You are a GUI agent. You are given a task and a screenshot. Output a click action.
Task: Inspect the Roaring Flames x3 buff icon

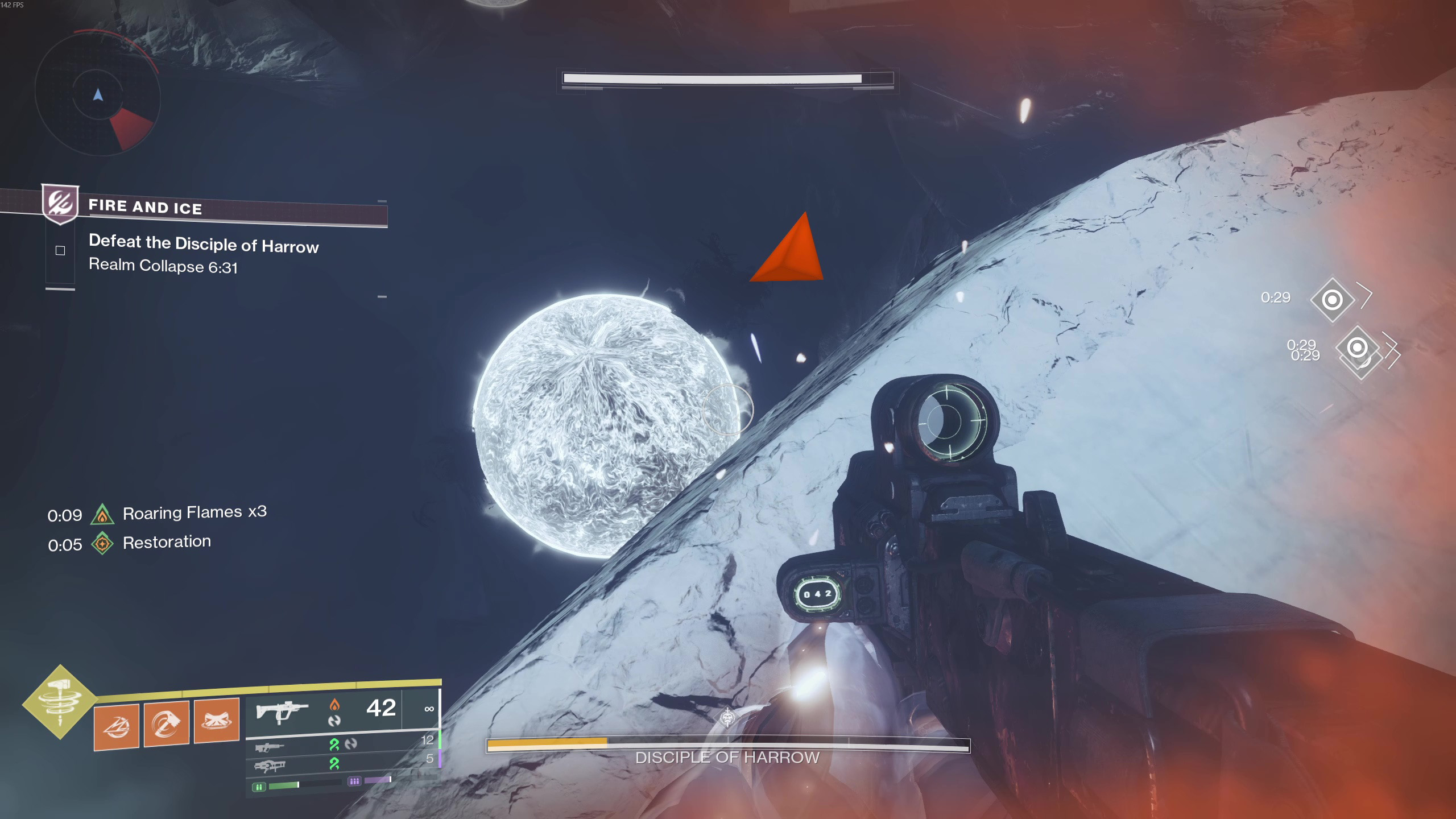[102, 514]
